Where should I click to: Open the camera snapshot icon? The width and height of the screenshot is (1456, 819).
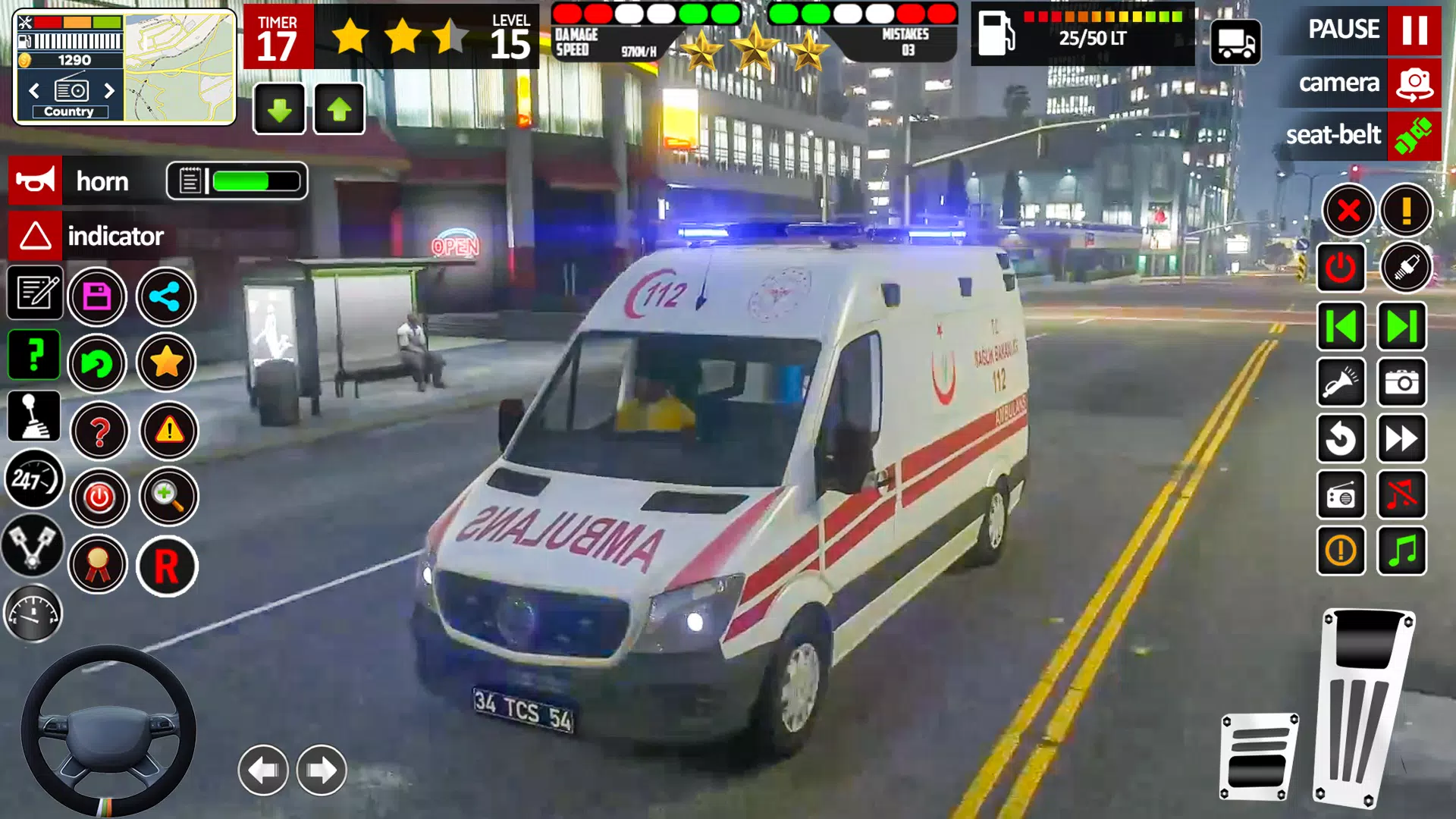coord(1402,383)
